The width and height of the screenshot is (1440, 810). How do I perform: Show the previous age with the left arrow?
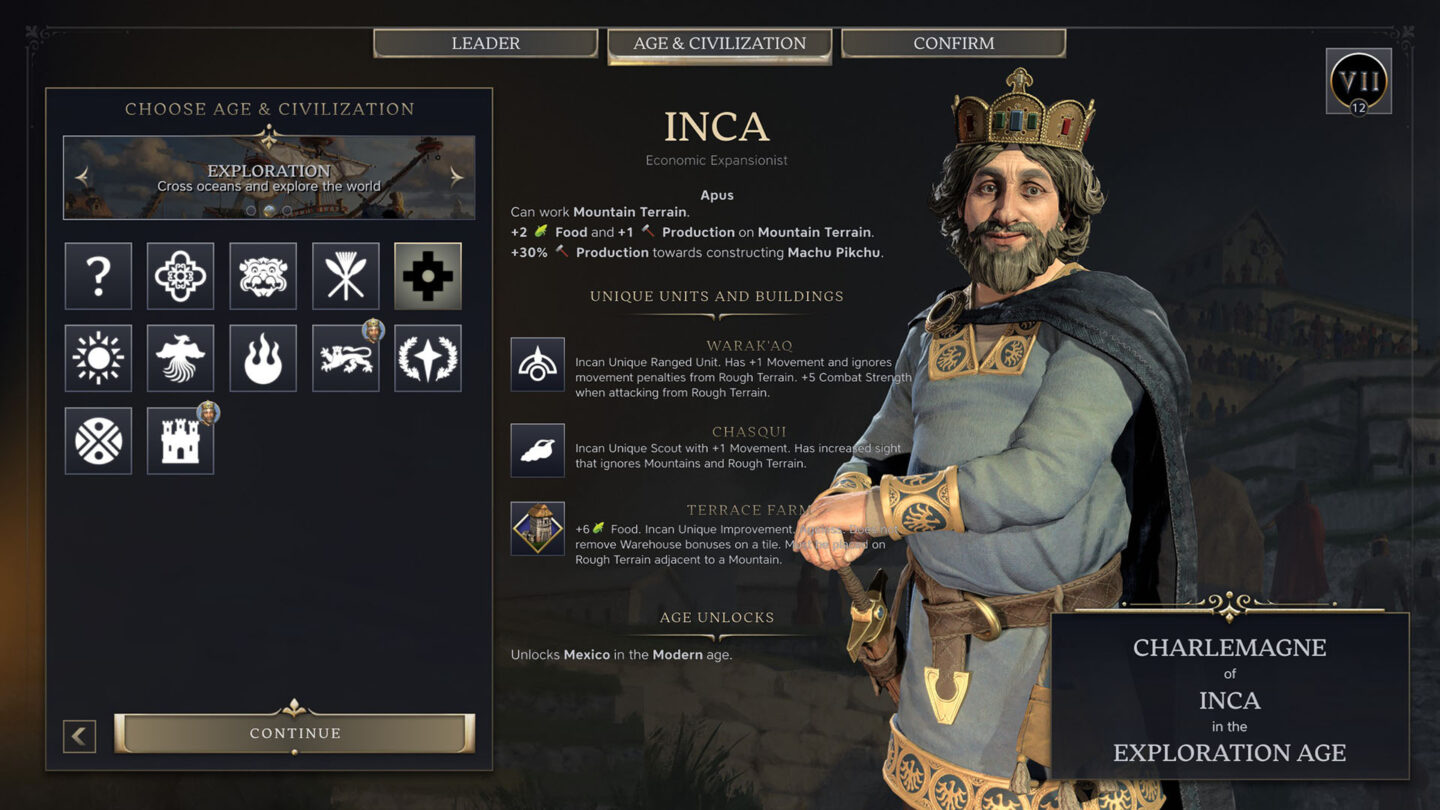[x=82, y=176]
